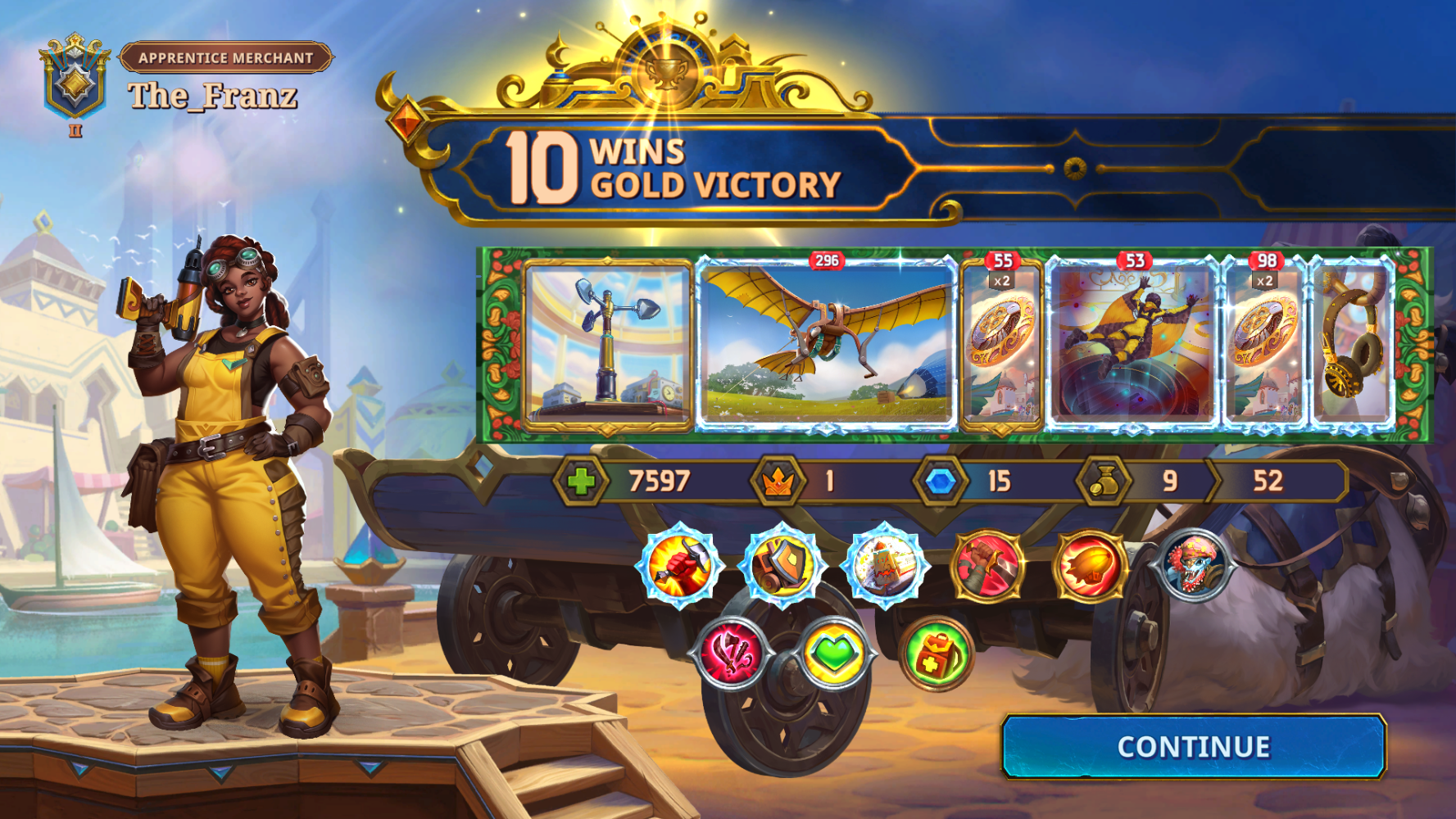
Task: Continue past the victory screen
Action: [1193, 746]
